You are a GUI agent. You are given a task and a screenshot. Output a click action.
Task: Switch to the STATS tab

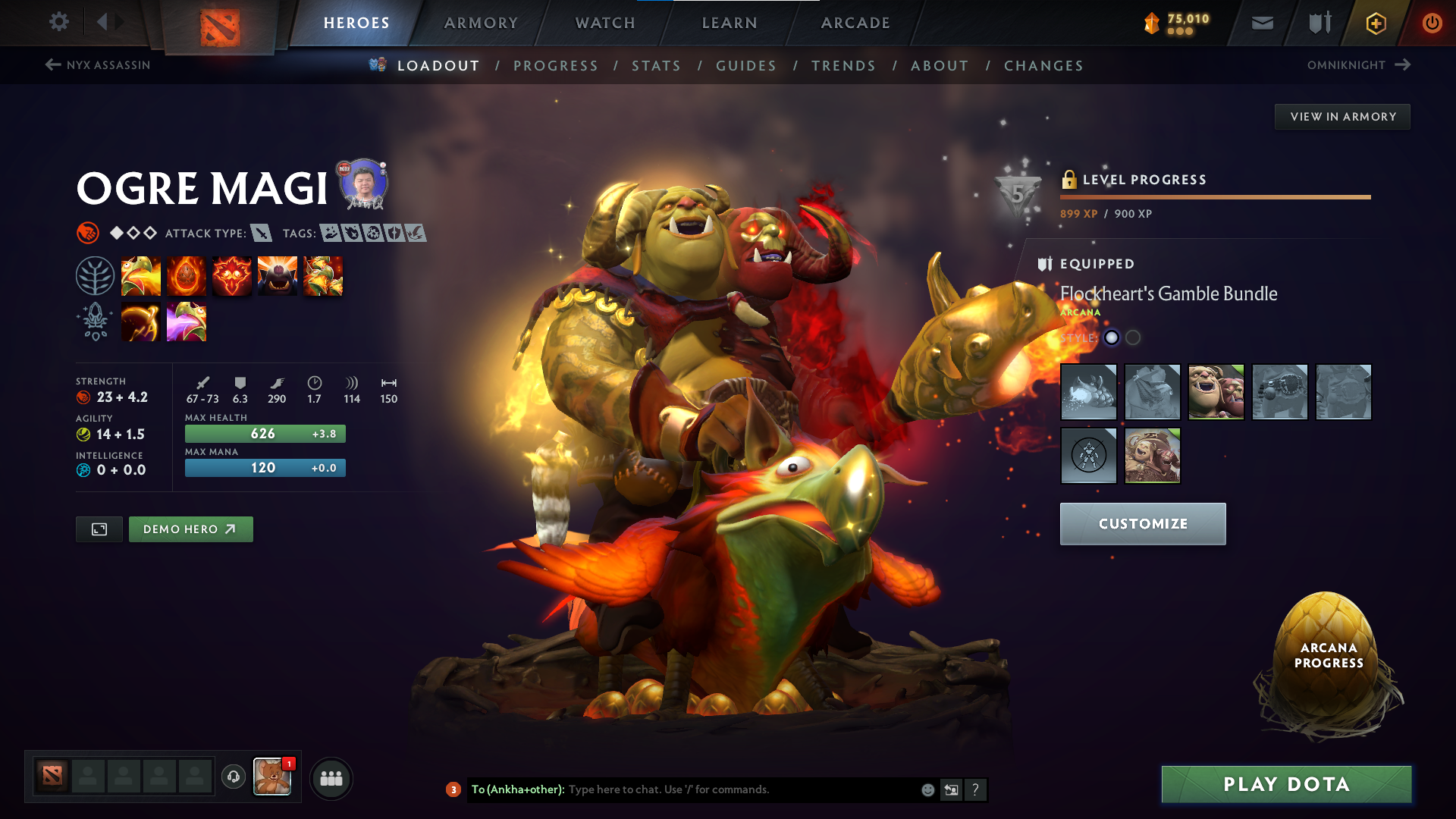[x=656, y=66]
